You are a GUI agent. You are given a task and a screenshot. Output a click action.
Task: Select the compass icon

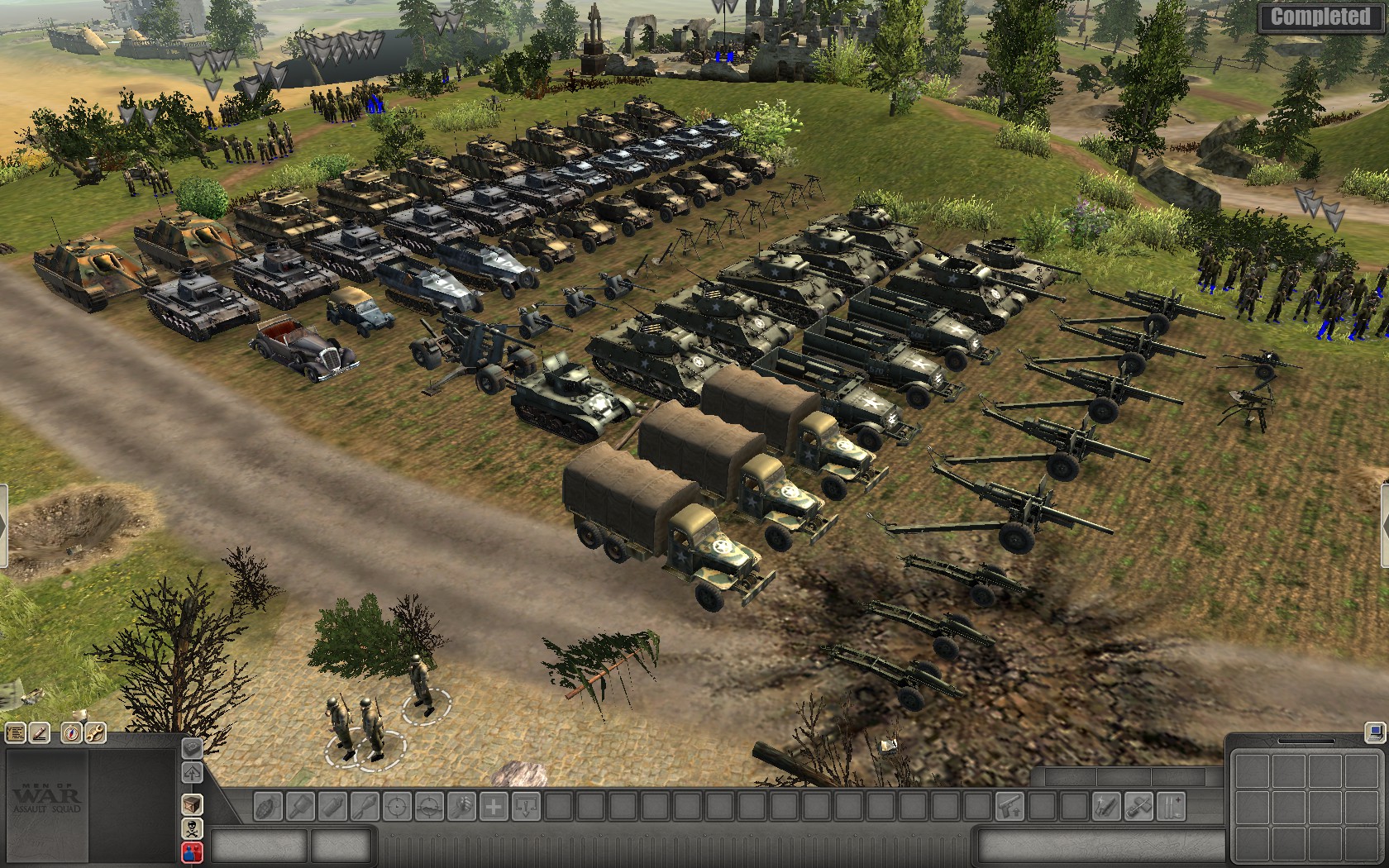pyautogui.click(x=72, y=732)
